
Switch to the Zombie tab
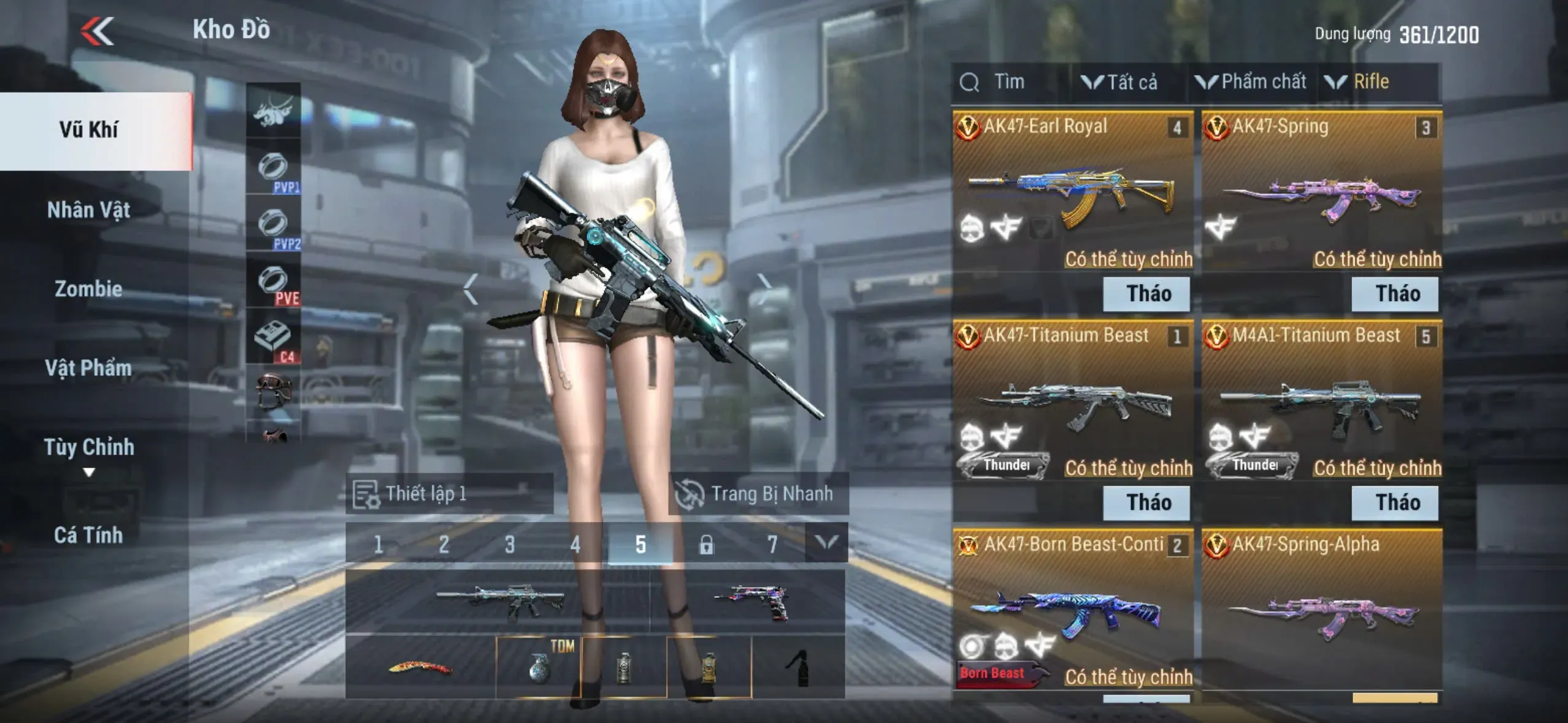(x=89, y=289)
